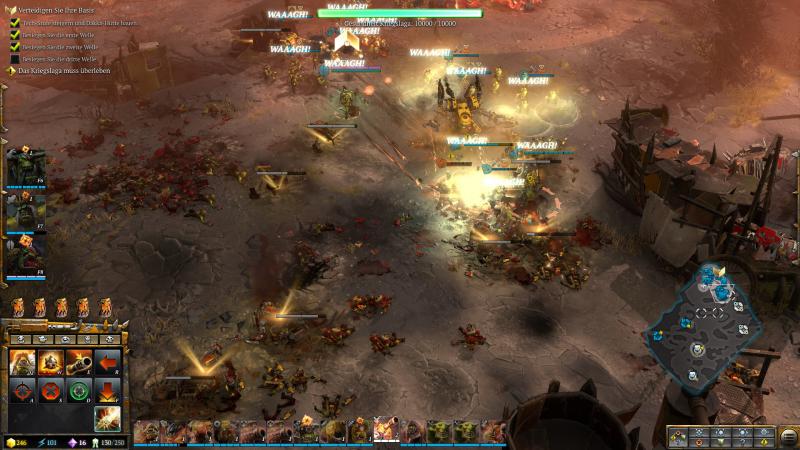Image resolution: width=800 pixels, height=450 pixels.
Task: Issue the attack-move crosshair command
Action: coord(22,390)
